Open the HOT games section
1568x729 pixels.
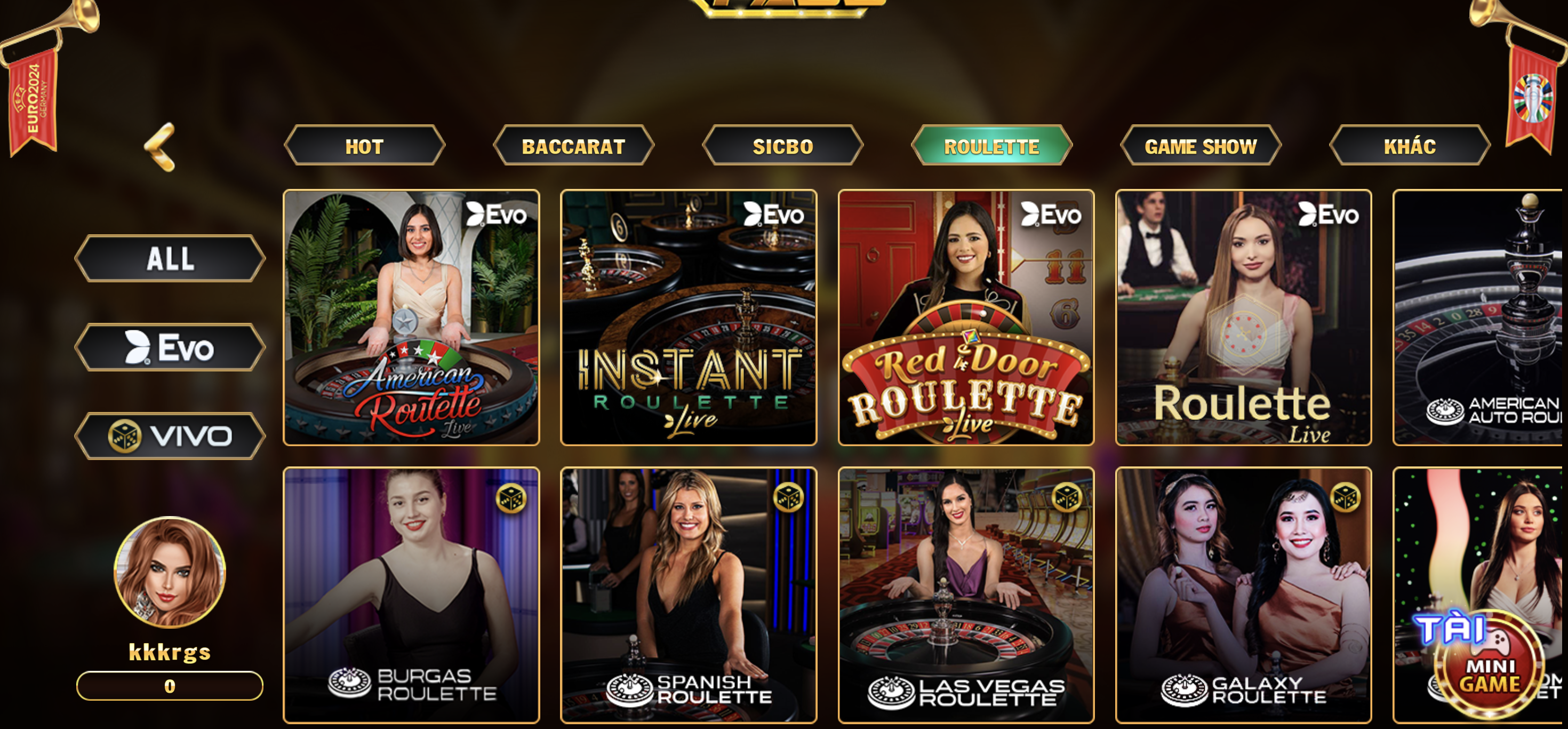click(x=365, y=145)
